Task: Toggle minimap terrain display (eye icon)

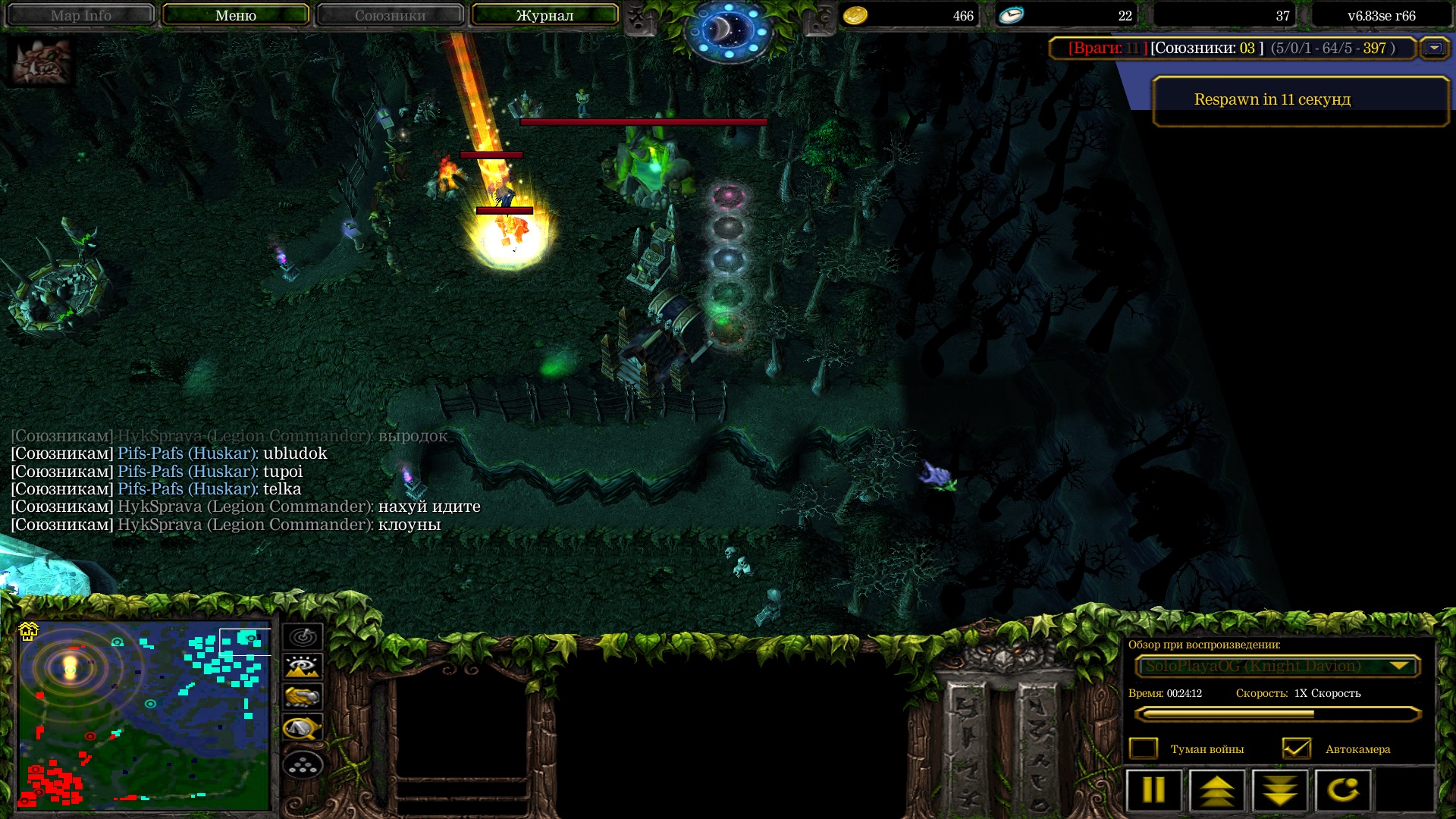Action: tap(303, 667)
